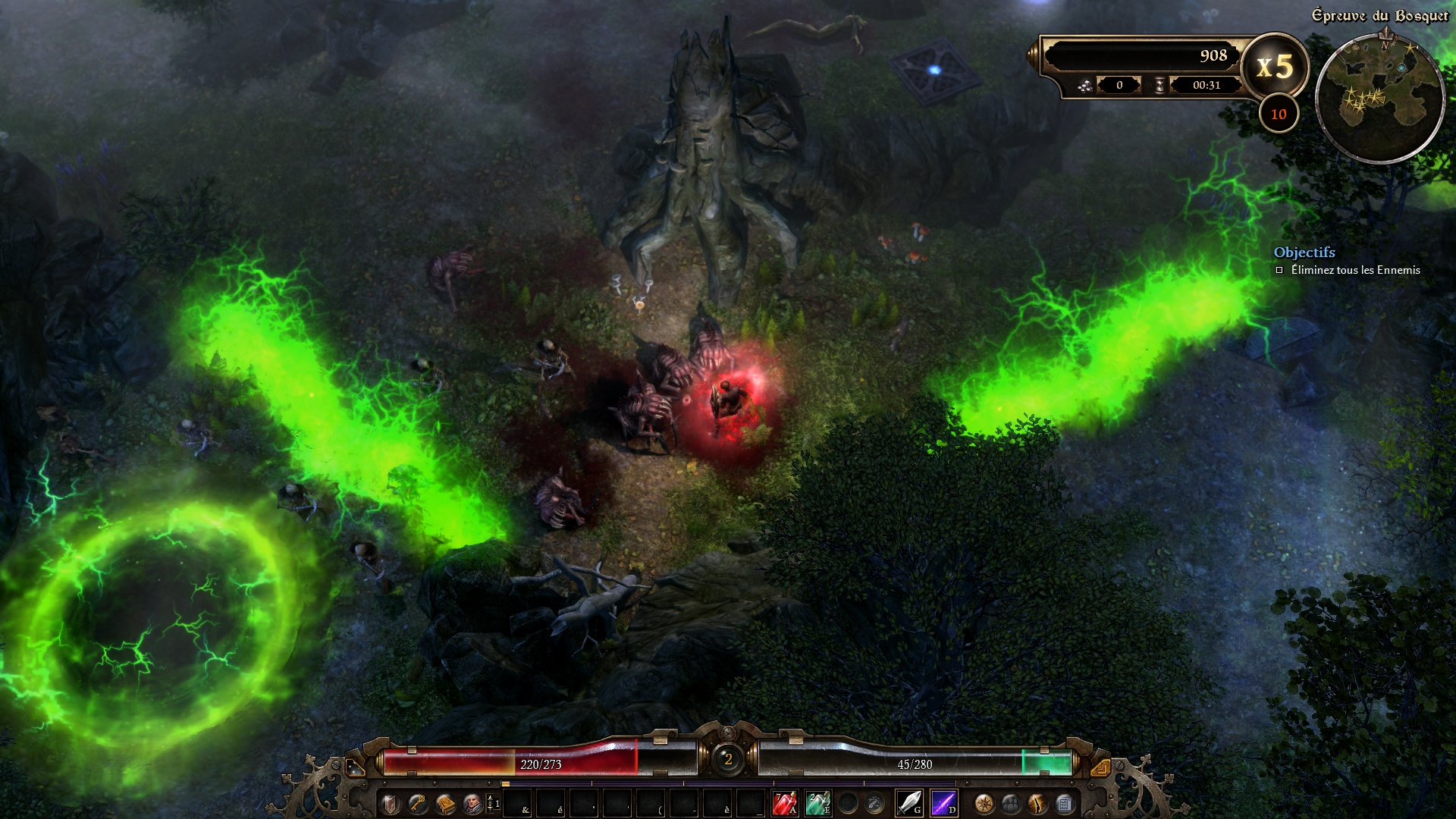Use the red health potion

pyautogui.click(x=784, y=802)
